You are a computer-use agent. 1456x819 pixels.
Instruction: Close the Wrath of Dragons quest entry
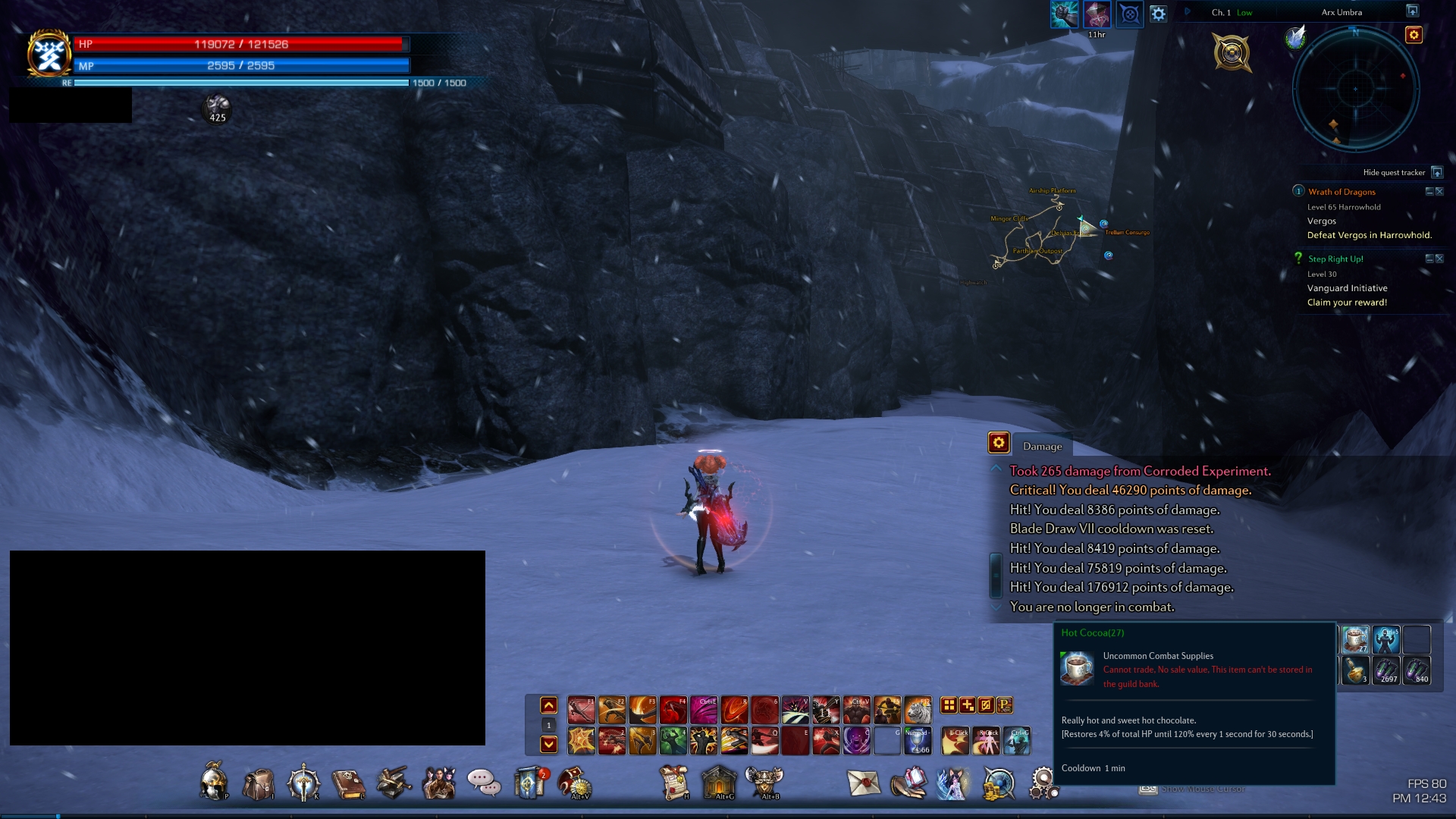[1439, 192]
